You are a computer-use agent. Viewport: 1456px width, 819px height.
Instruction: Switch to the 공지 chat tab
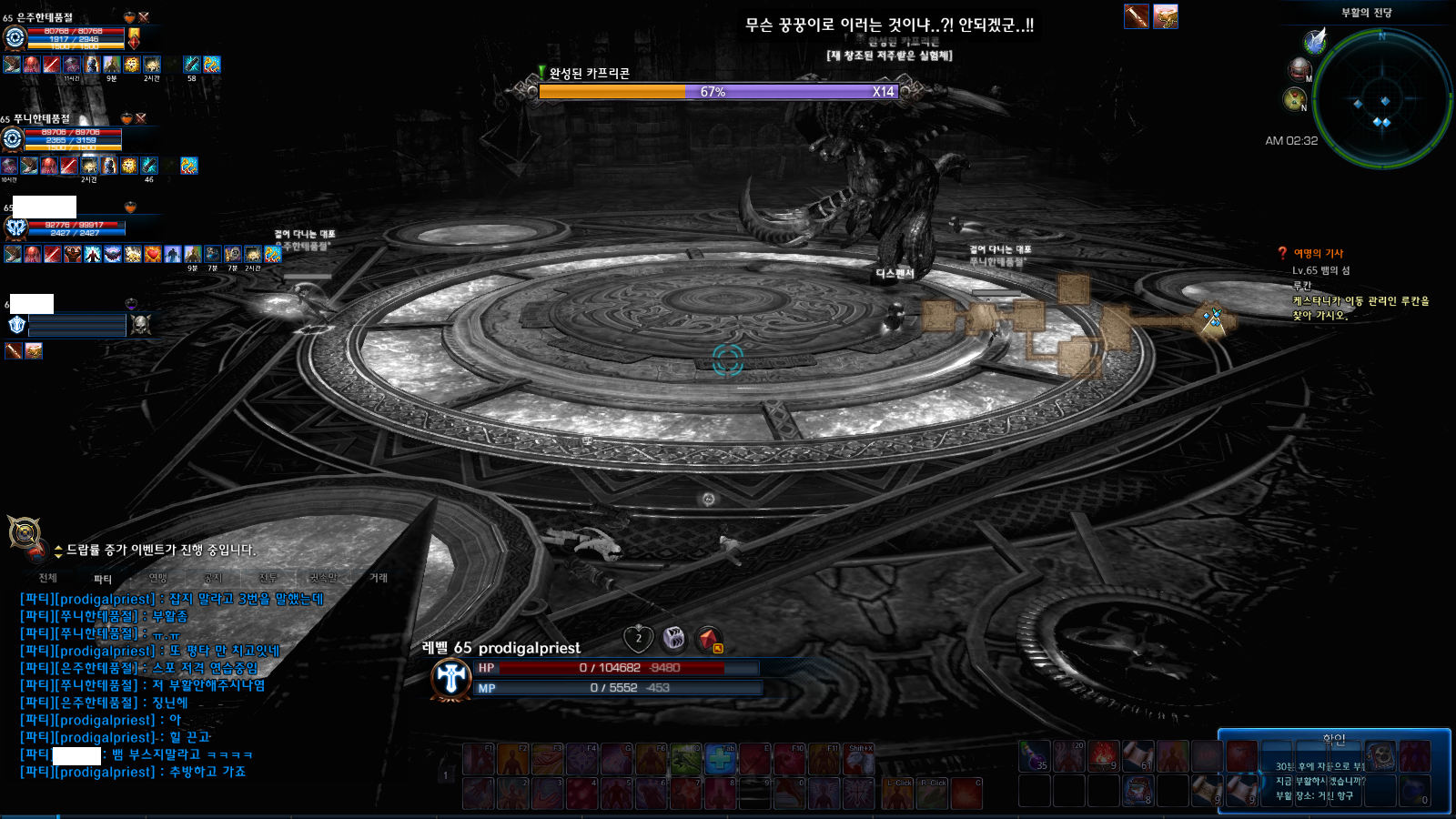click(213, 578)
